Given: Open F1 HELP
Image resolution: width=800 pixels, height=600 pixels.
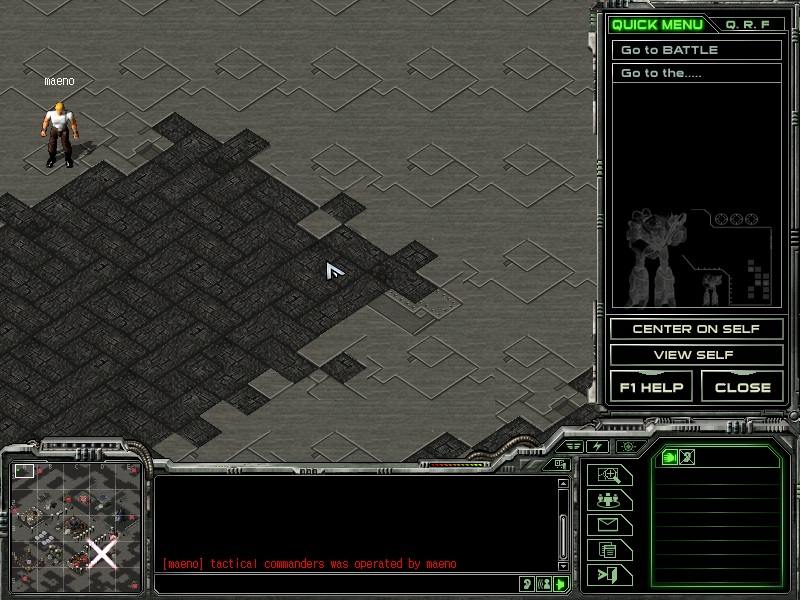Looking at the screenshot, I should (651, 387).
